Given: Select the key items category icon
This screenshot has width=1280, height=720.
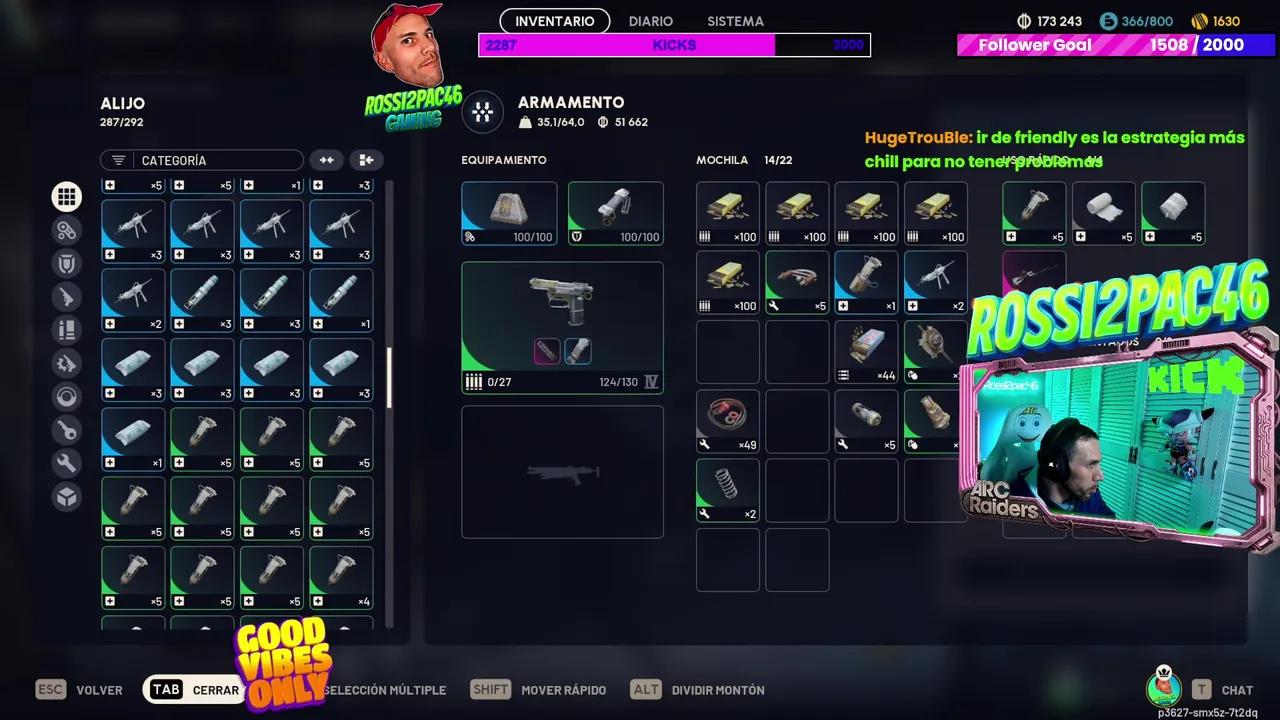Looking at the screenshot, I should click(x=66, y=430).
